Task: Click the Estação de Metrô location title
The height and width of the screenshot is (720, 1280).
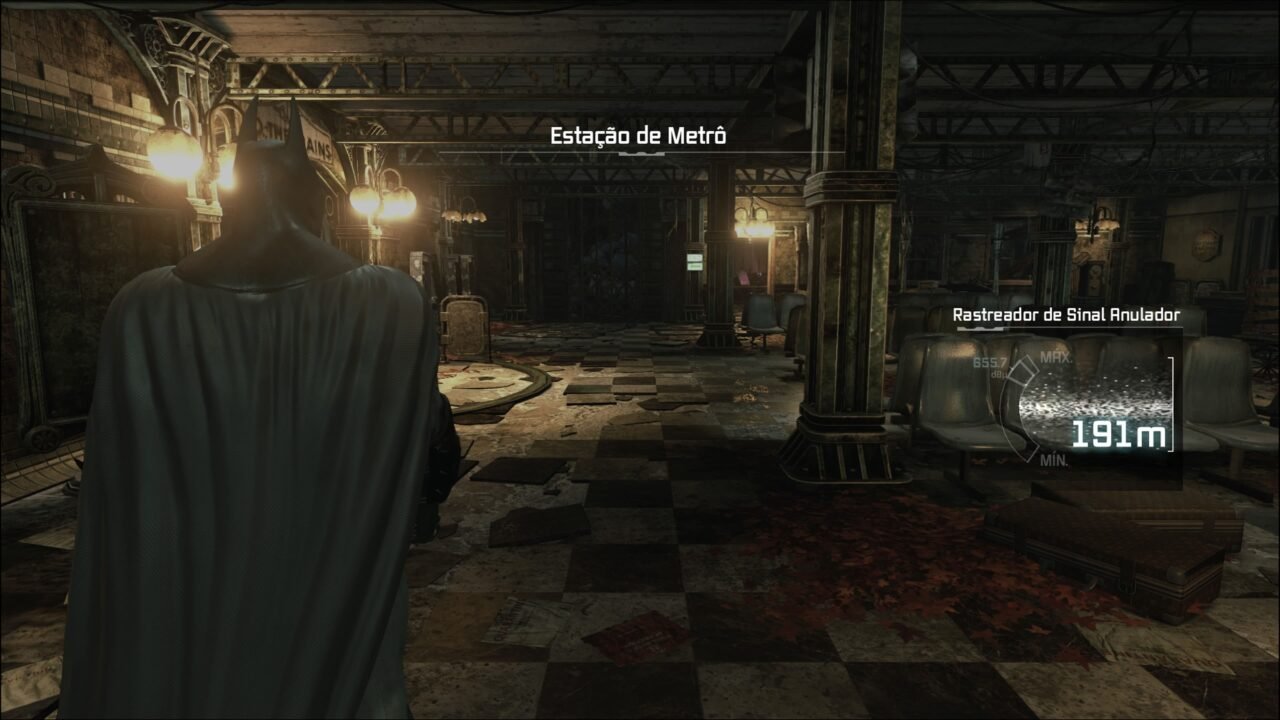Action: (x=641, y=138)
